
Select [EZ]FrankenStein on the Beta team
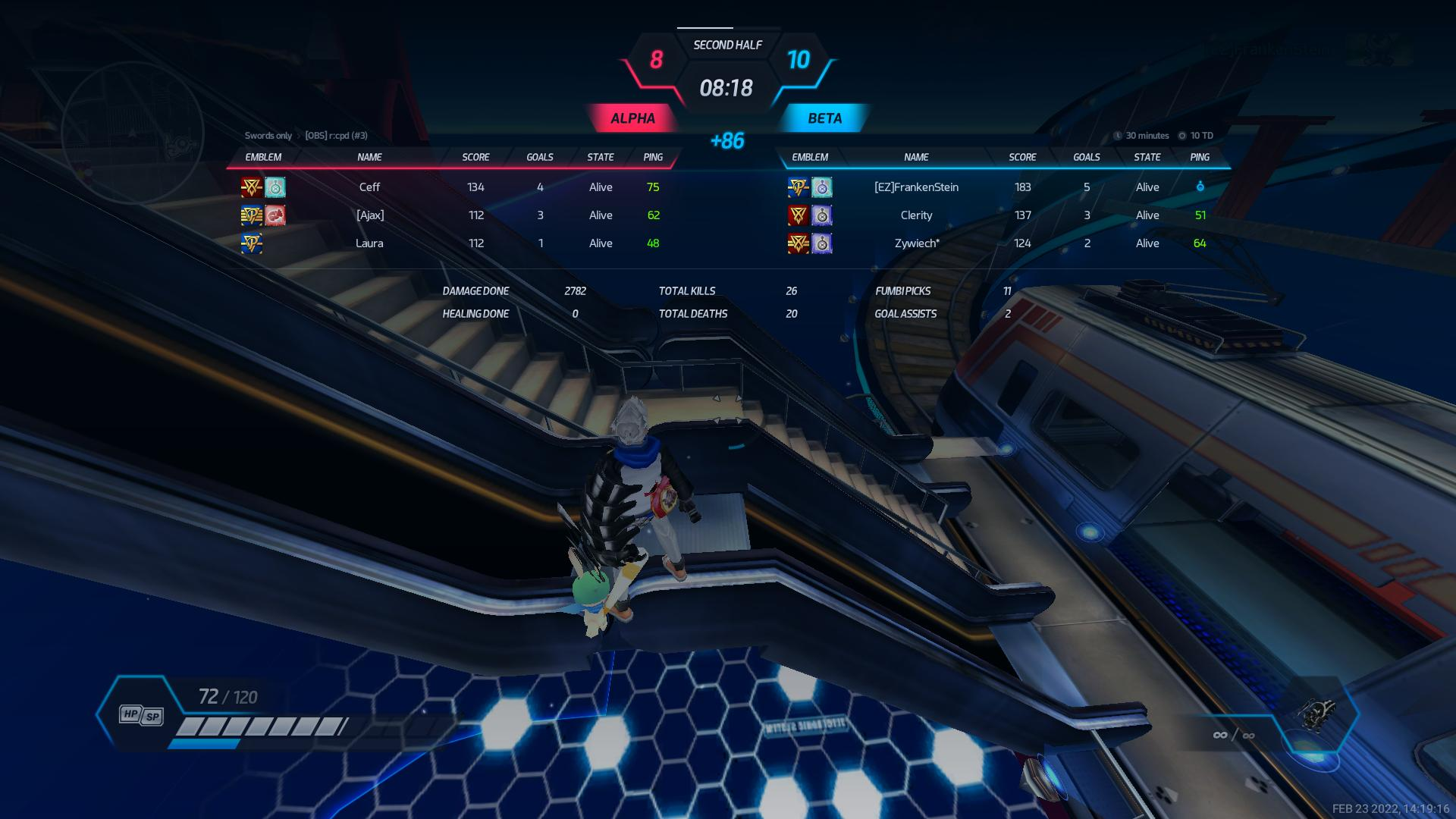tap(916, 187)
